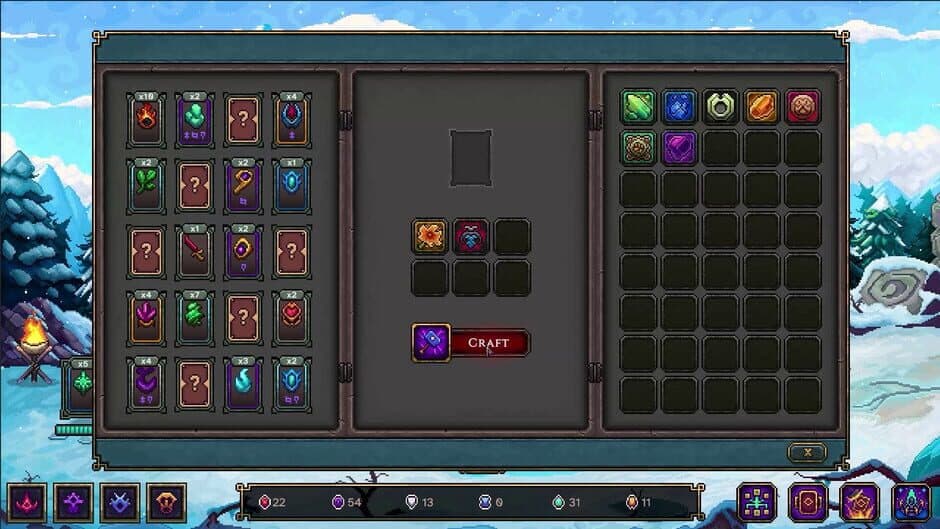Select the gold ring with purple gem card

[x=243, y=251]
